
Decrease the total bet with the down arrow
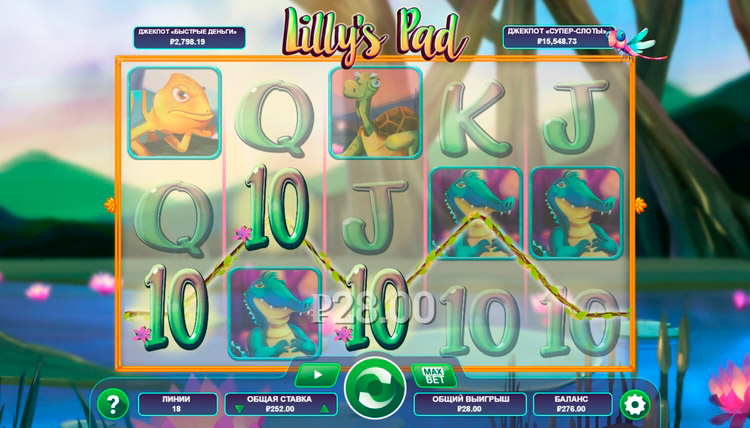238,409
